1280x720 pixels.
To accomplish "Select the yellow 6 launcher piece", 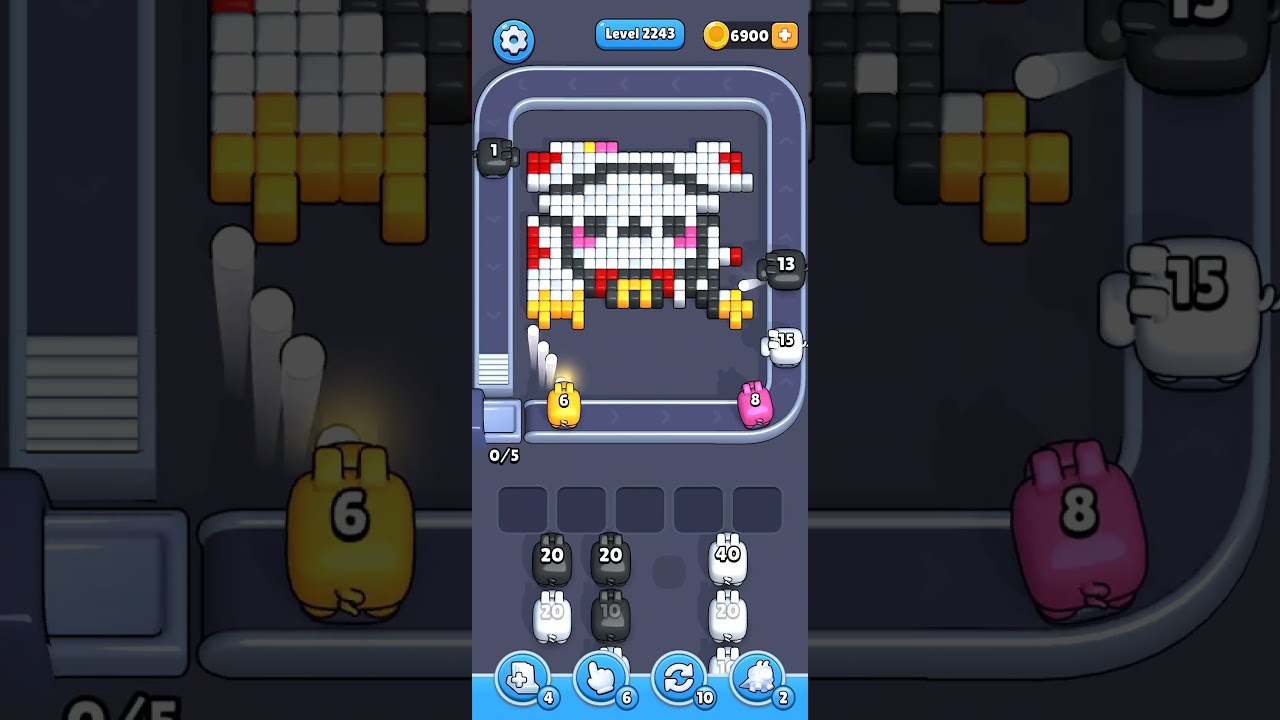I will pos(563,403).
